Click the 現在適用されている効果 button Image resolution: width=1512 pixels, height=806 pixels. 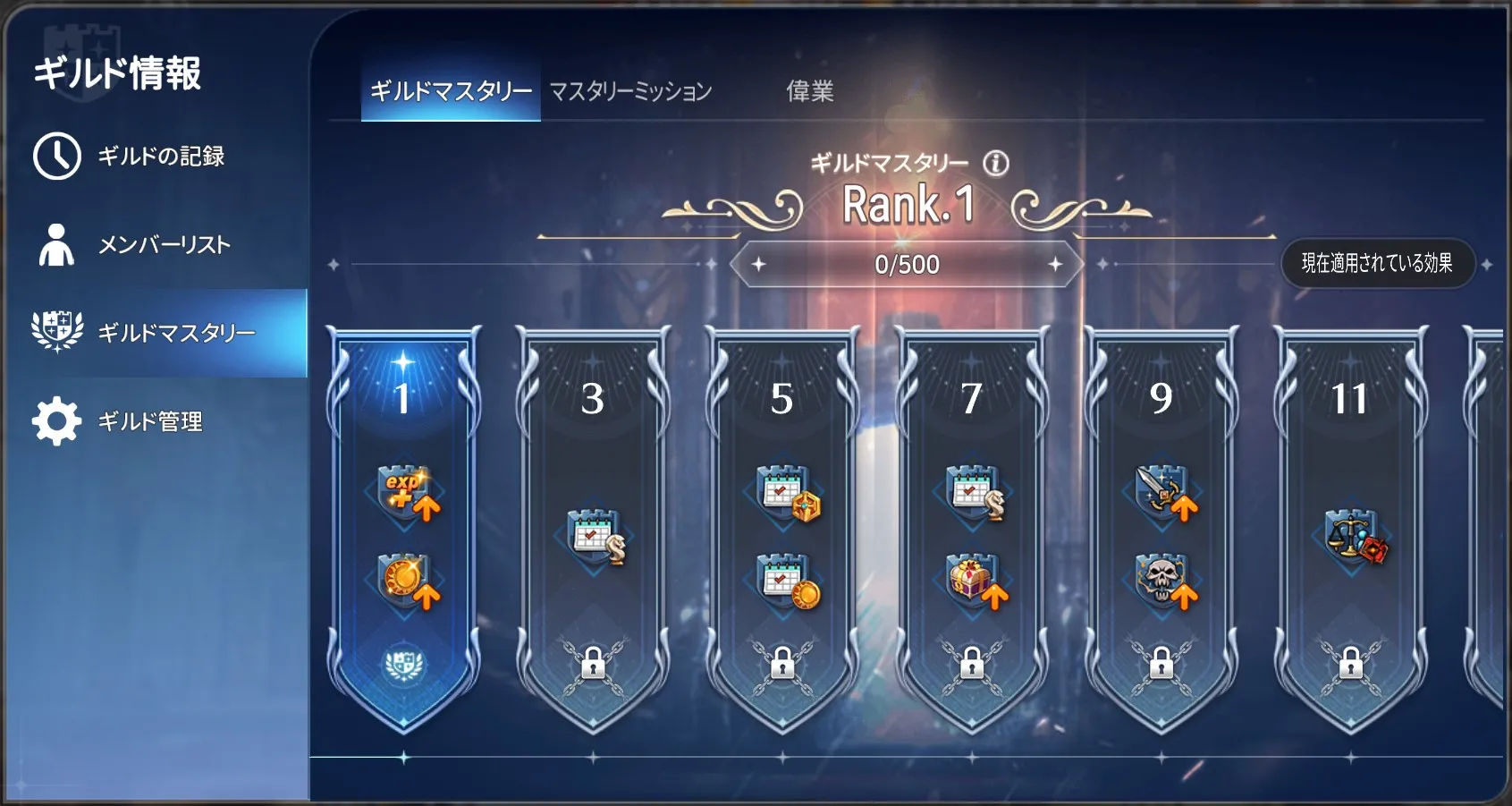(x=1379, y=263)
